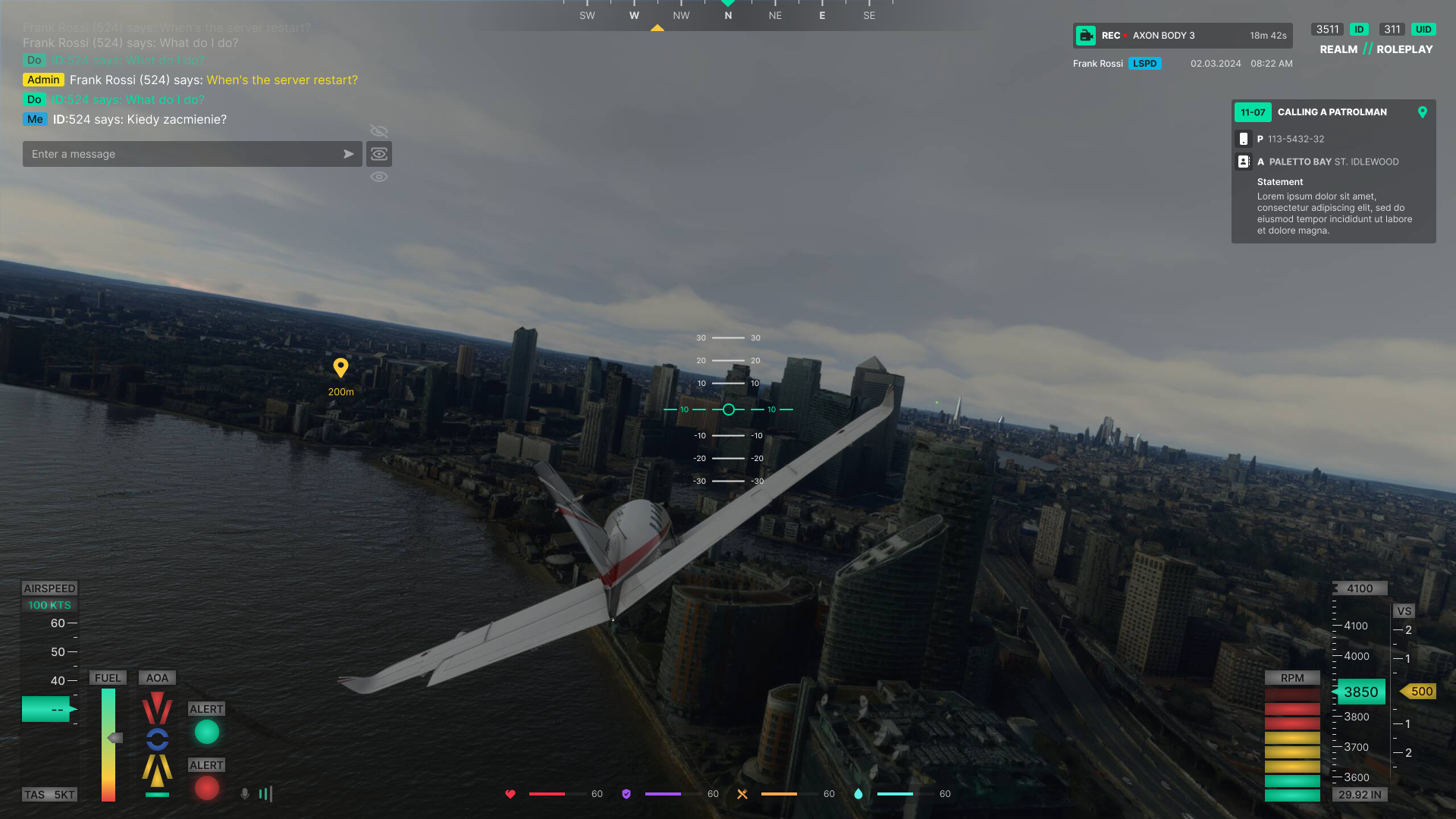Click the LSPD badge next to Frank Rossi

pos(1145,64)
